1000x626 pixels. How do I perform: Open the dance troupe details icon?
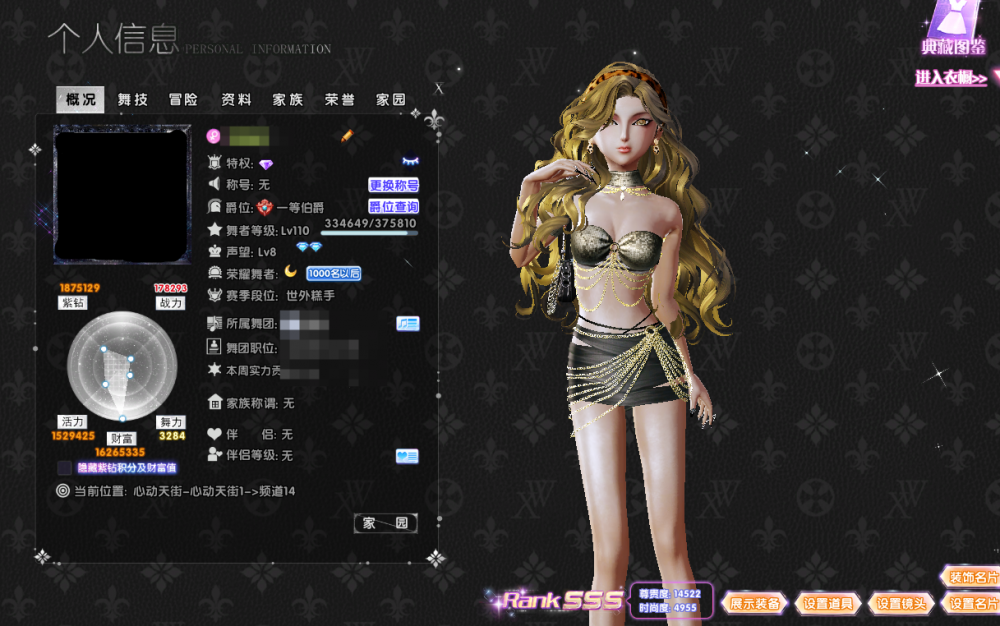407,323
